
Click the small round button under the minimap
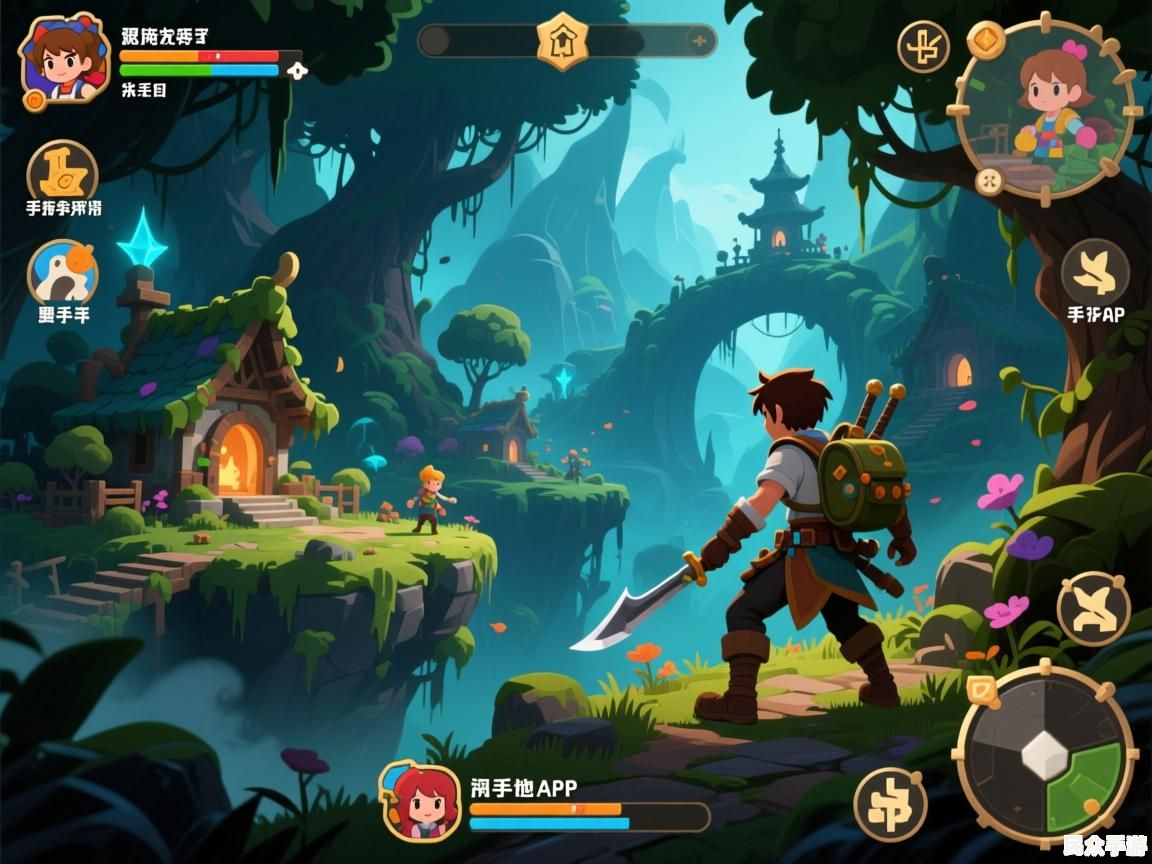(x=989, y=181)
